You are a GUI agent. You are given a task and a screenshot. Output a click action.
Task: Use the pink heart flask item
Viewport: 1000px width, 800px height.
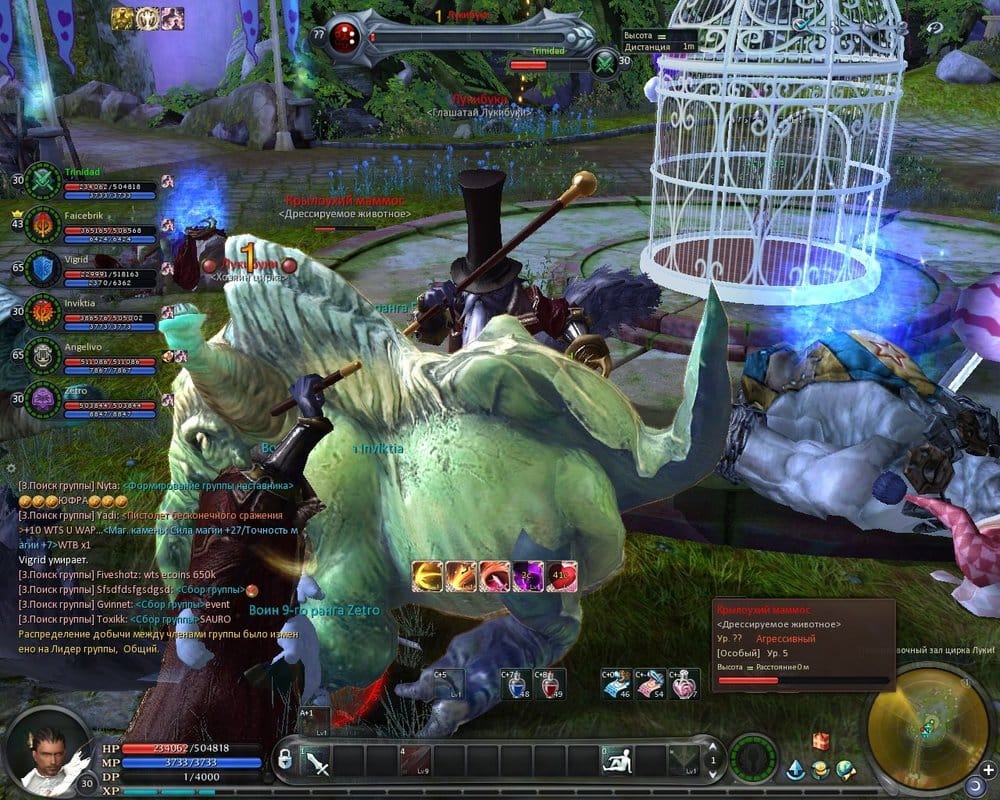coord(685,684)
